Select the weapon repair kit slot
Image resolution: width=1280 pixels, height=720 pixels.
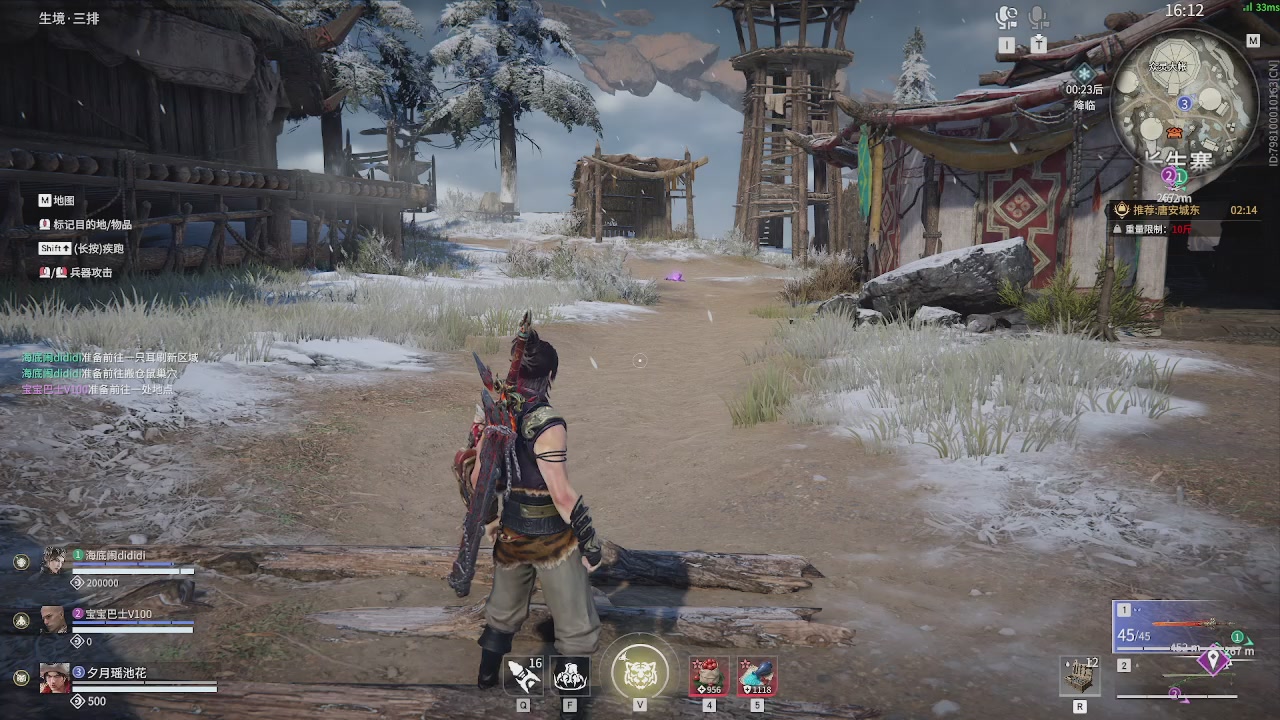tap(1080, 677)
